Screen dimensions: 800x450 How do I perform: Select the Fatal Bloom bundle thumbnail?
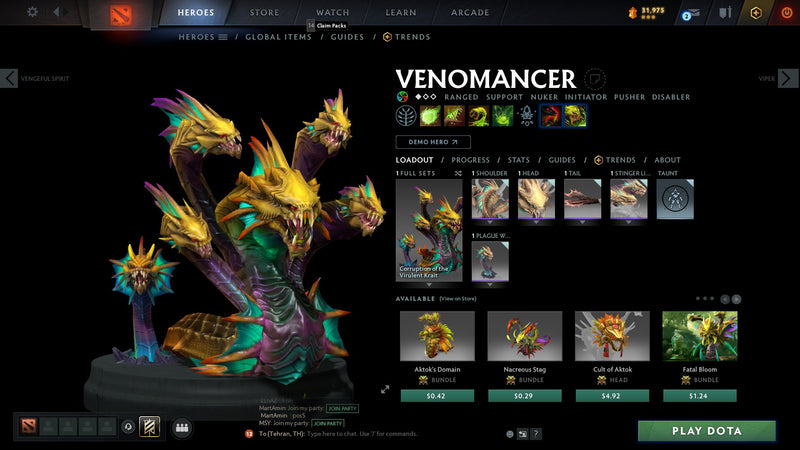(699, 336)
